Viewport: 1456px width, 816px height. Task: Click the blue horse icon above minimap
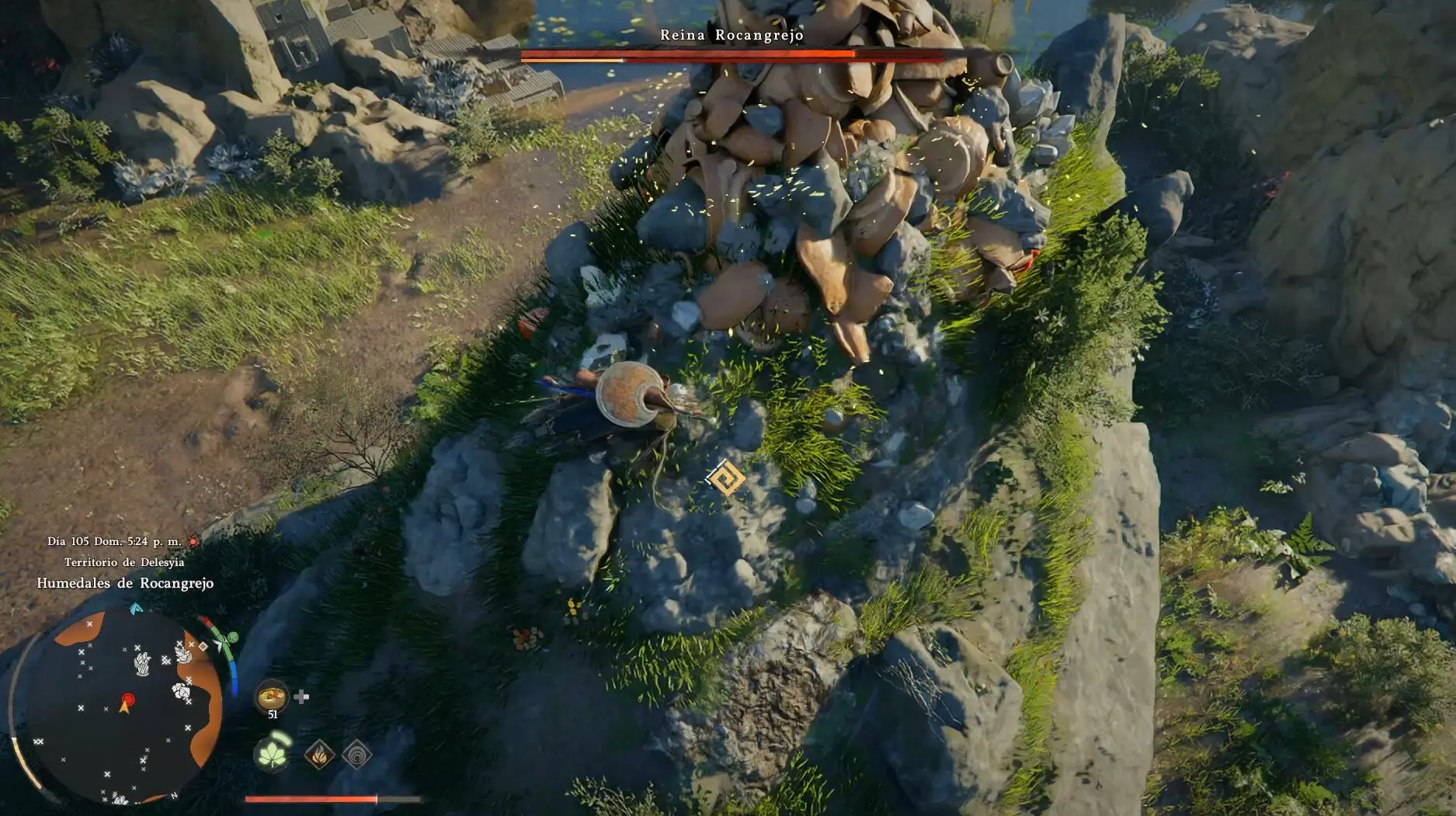[136, 608]
